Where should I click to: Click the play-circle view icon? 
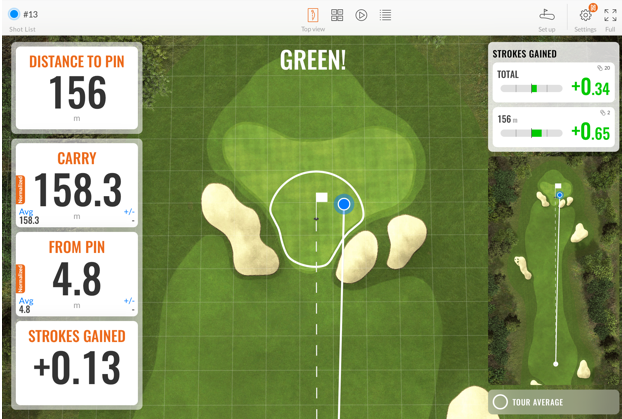coord(361,15)
